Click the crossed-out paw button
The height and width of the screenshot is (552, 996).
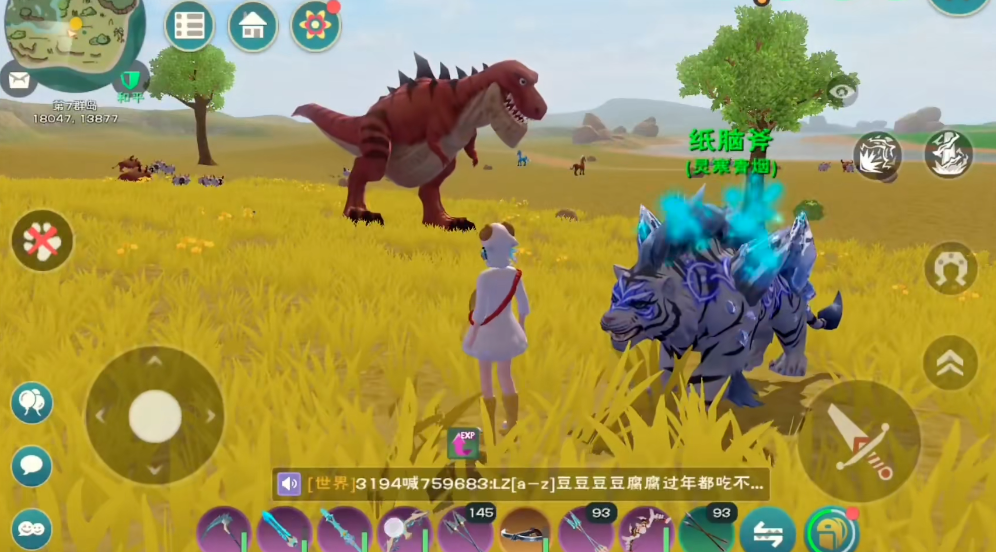42,240
